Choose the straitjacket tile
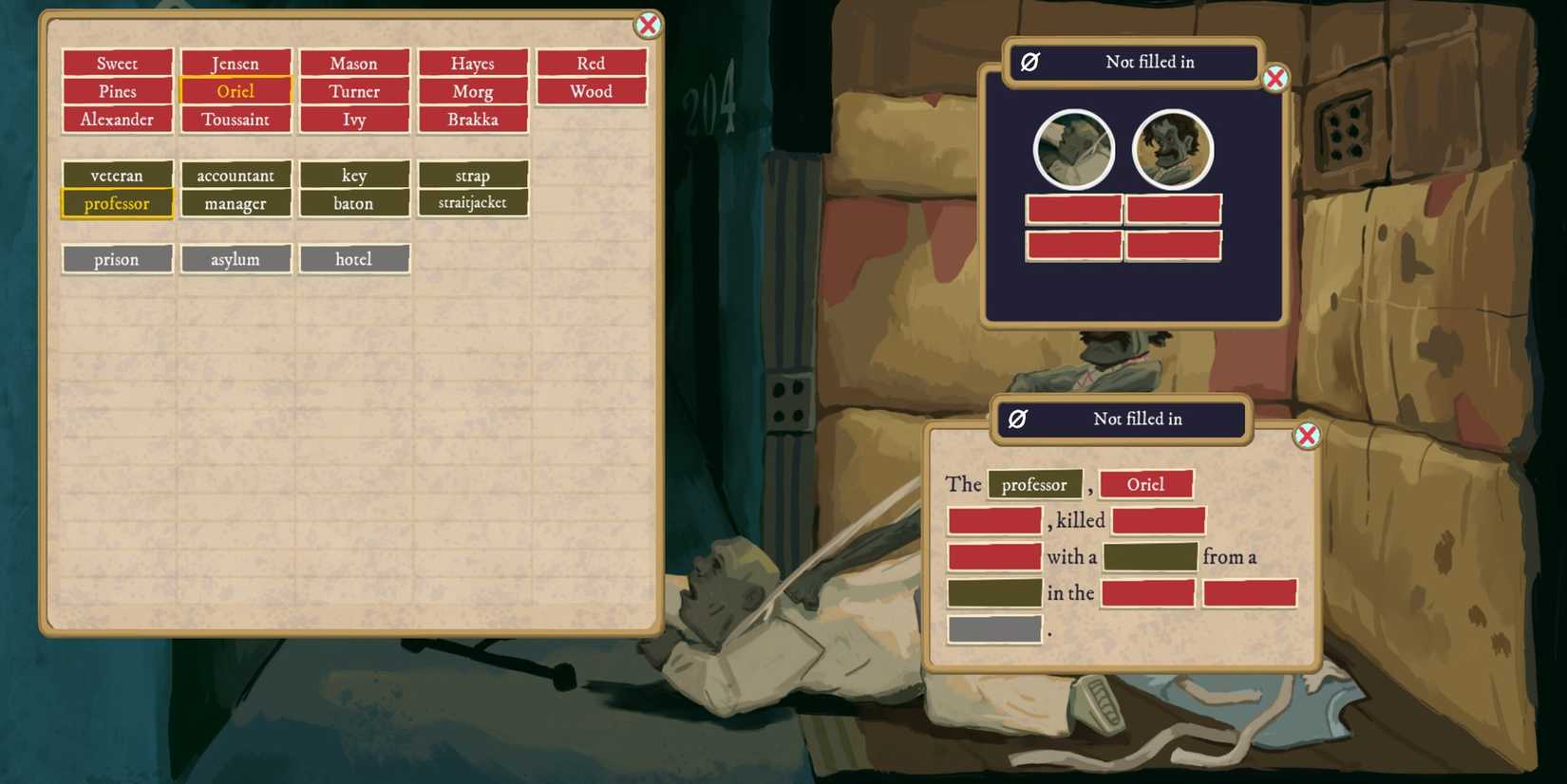 [473, 201]
